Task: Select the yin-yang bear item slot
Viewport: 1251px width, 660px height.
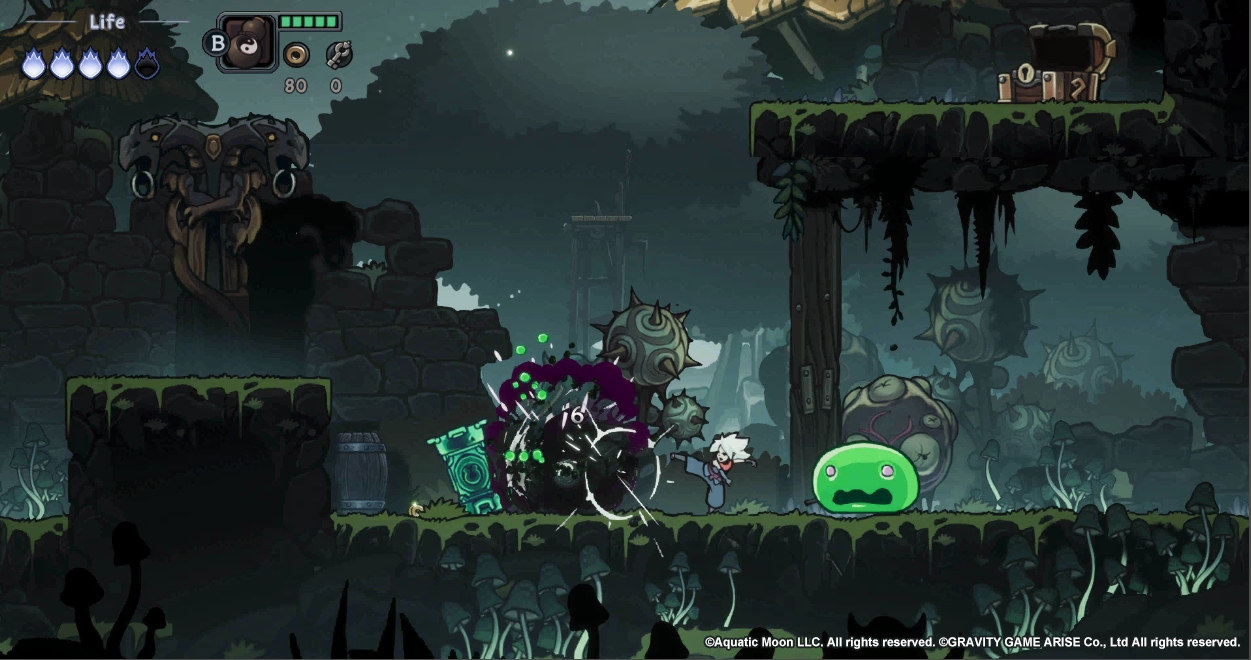Action: point(247,43)
